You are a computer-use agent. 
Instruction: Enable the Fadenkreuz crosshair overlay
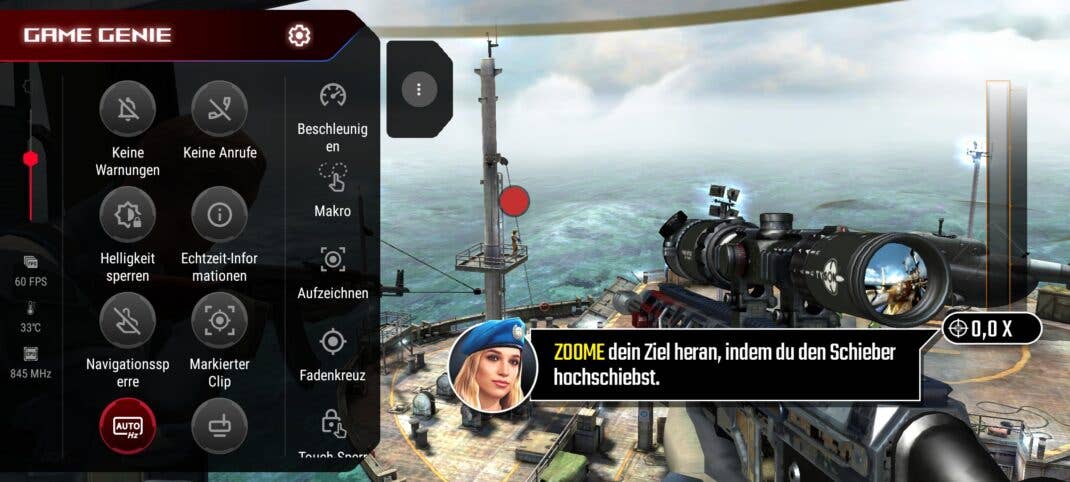coord(333,343)
